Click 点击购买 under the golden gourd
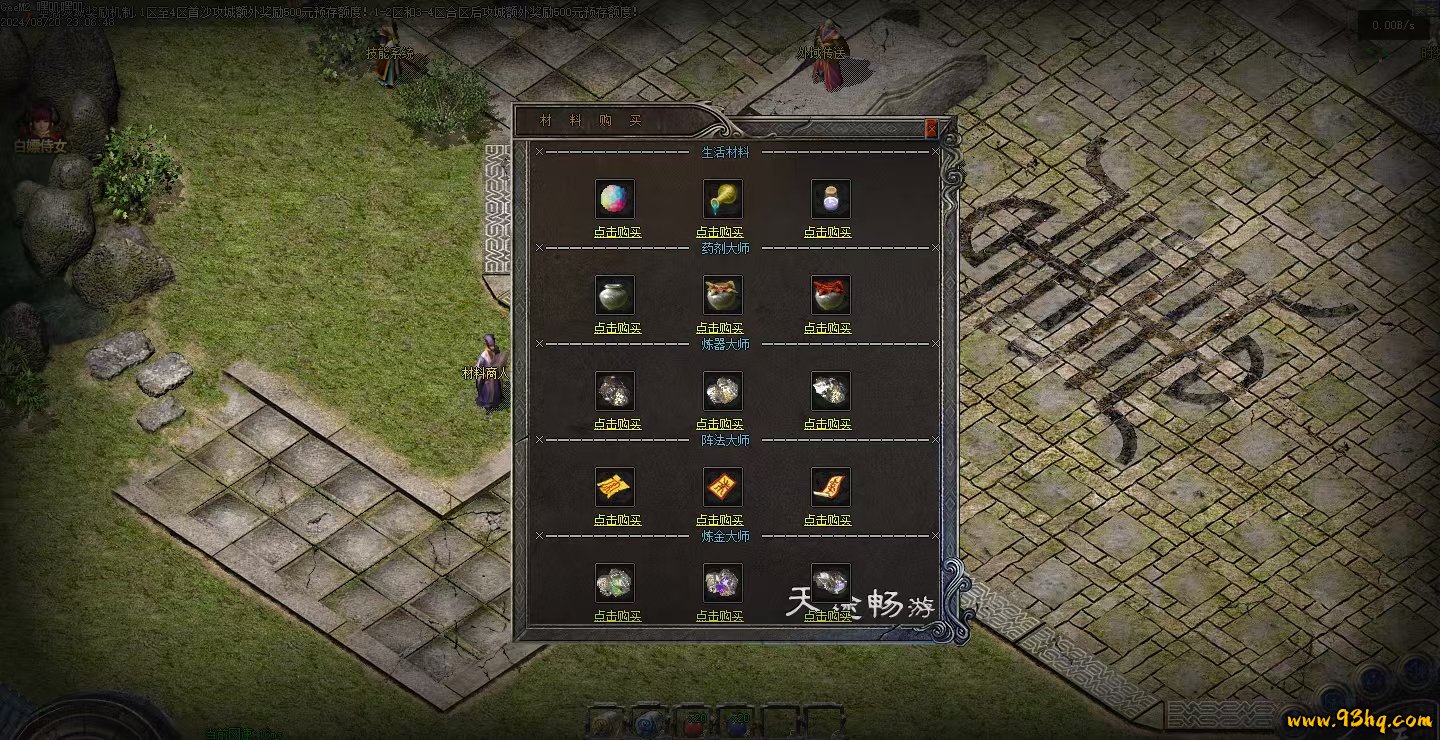Image resolution: width=1440 pixels, height=740 pixels. coord(720,233)
